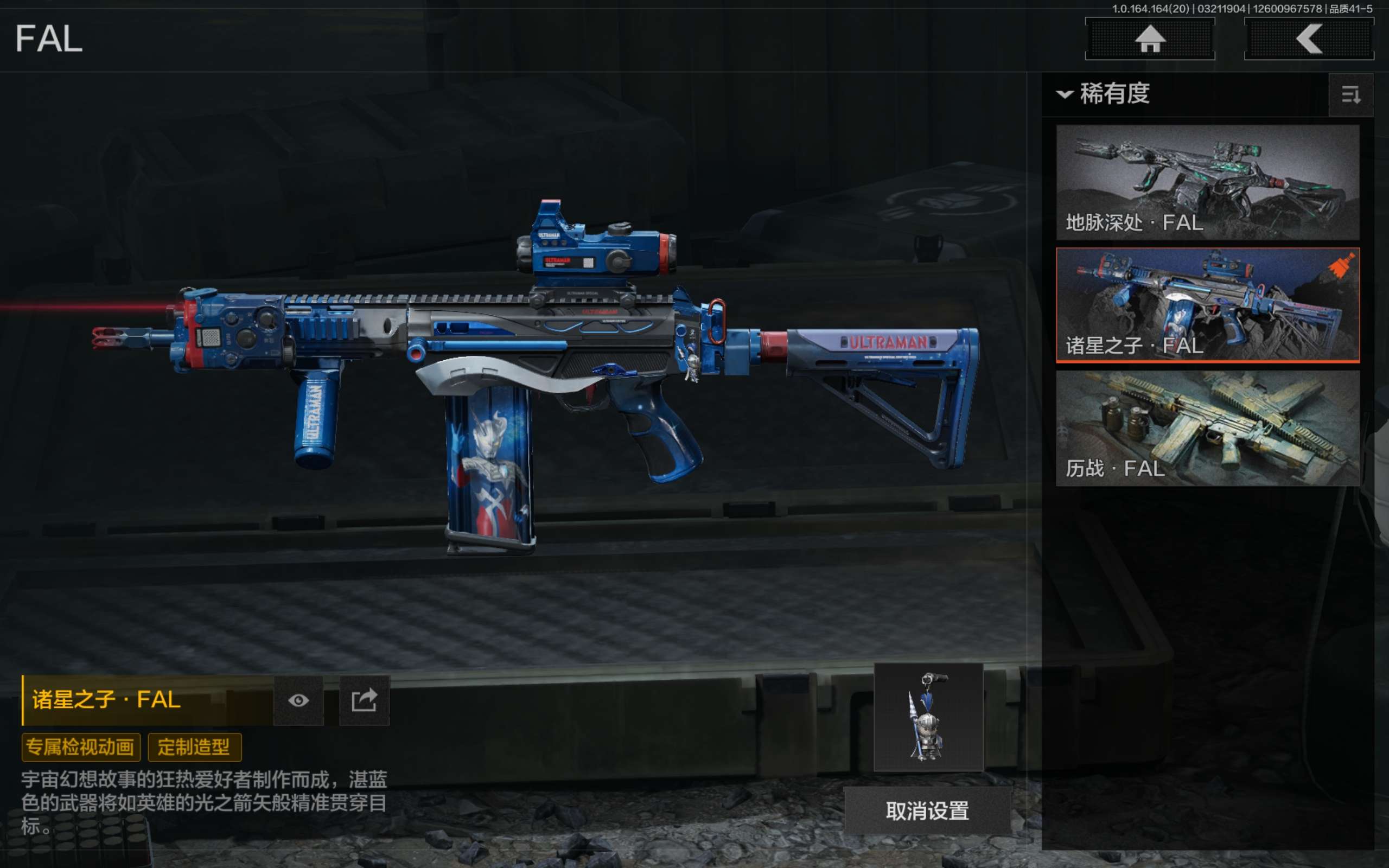Toggle the sort order icon
1389x868 pixels.
pyautogui.click(x=1350, y=95)
